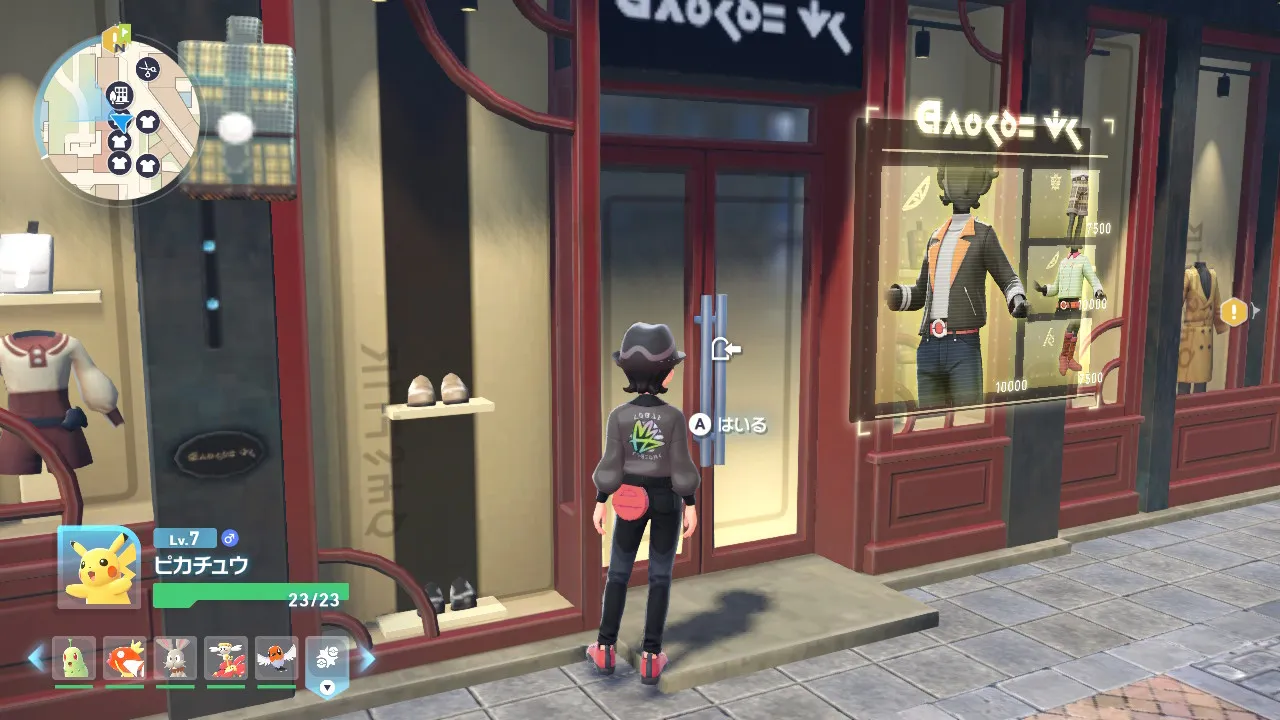Select the Pikachu lead portrait
Image resolution: width=1280 pixels, height=720 pixels.
click(99, 566)
